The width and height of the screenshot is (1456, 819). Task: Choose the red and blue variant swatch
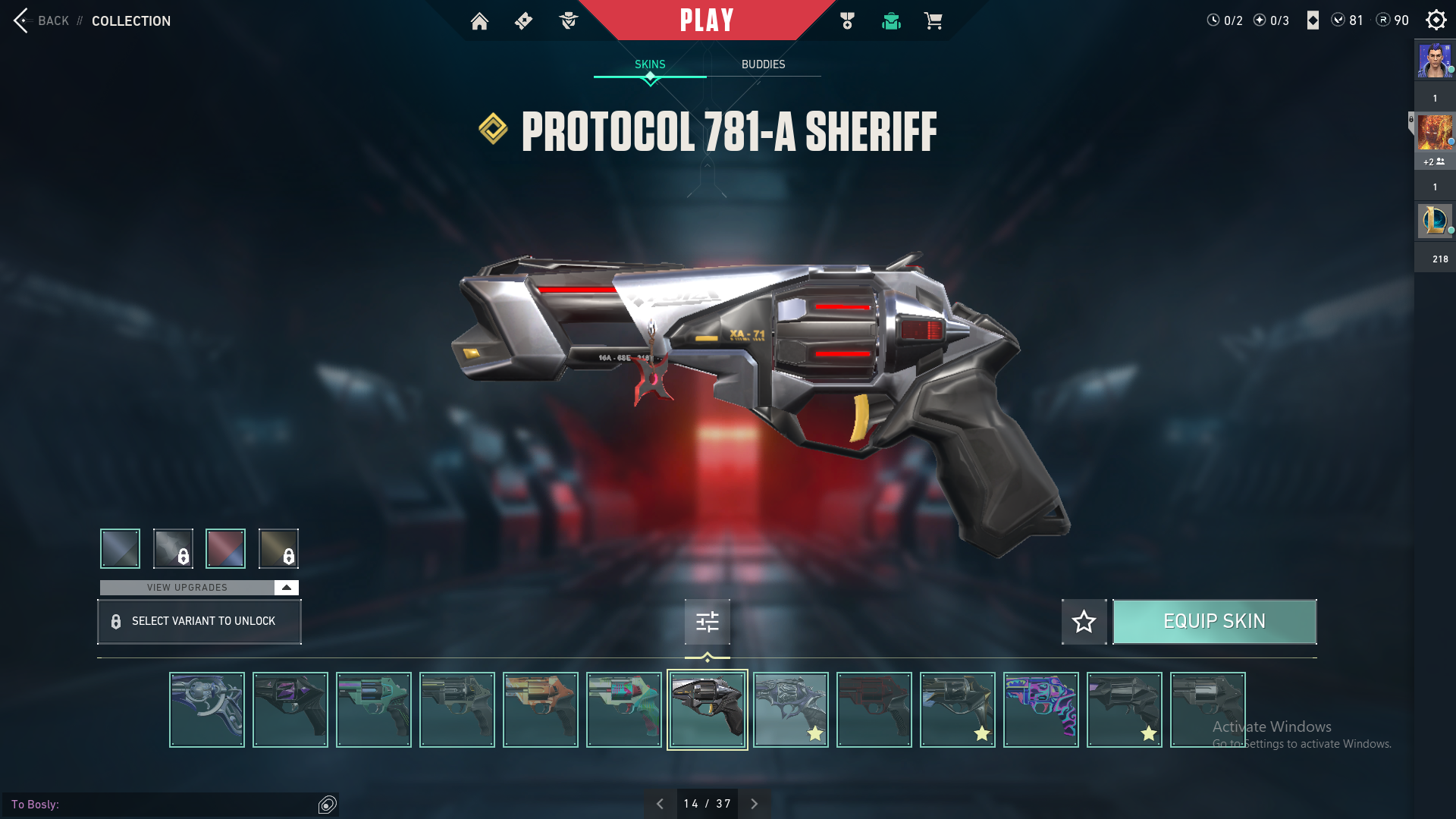(x=225, y=548)
